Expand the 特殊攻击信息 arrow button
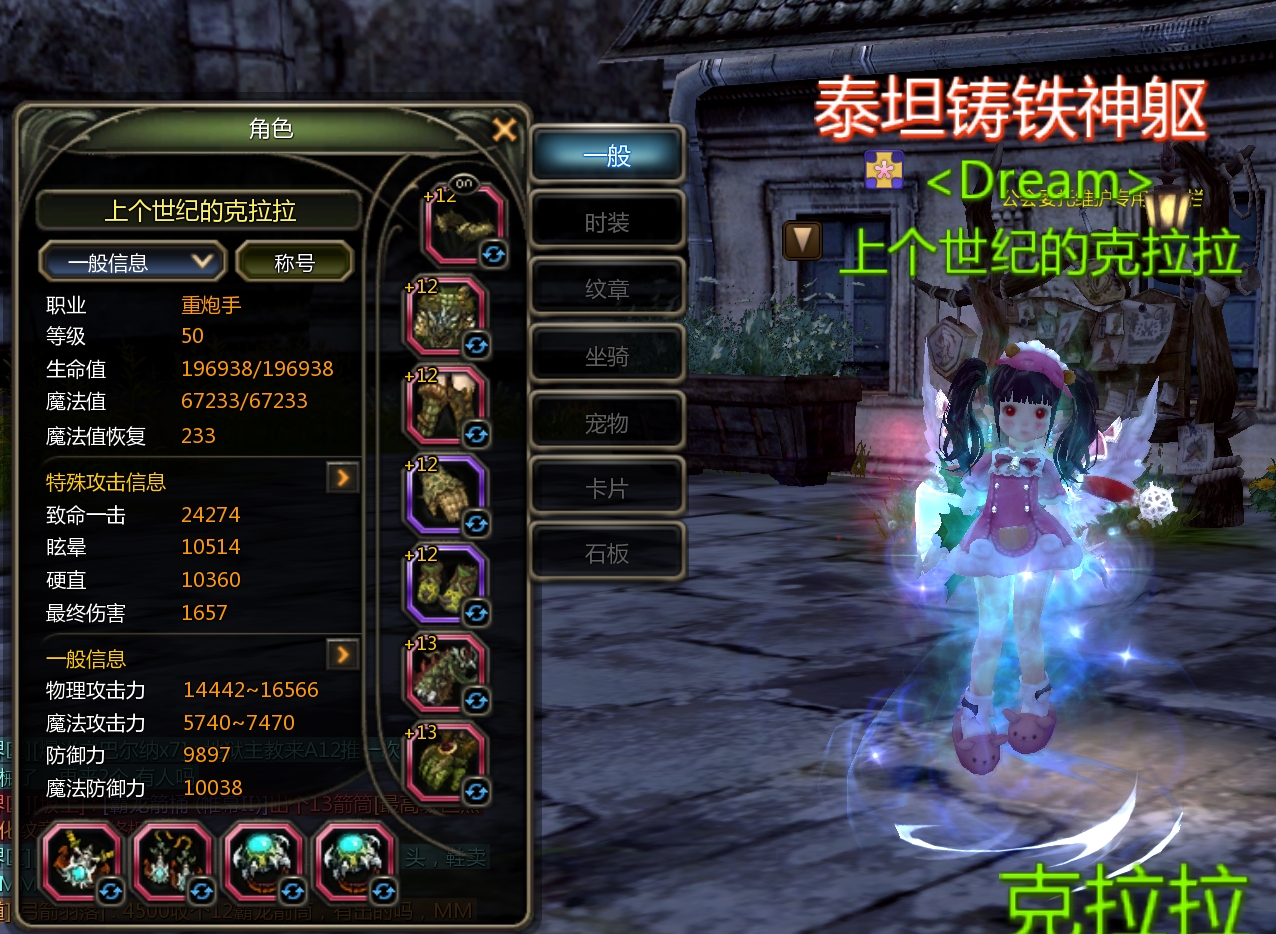 pos(343,479)
